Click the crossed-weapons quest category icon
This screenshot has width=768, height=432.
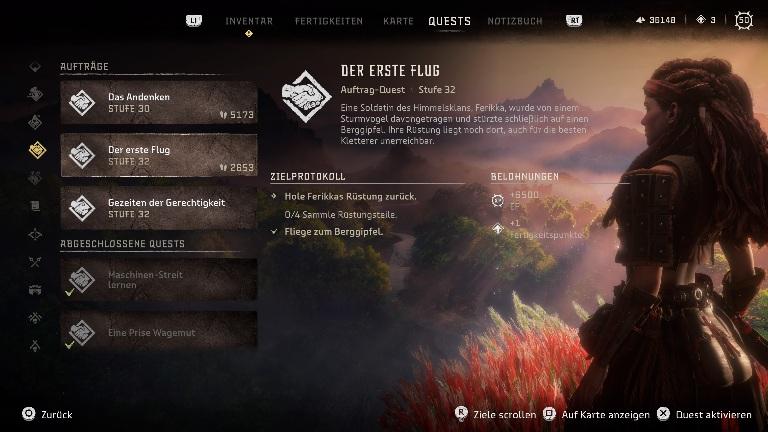tap(36, 263)
